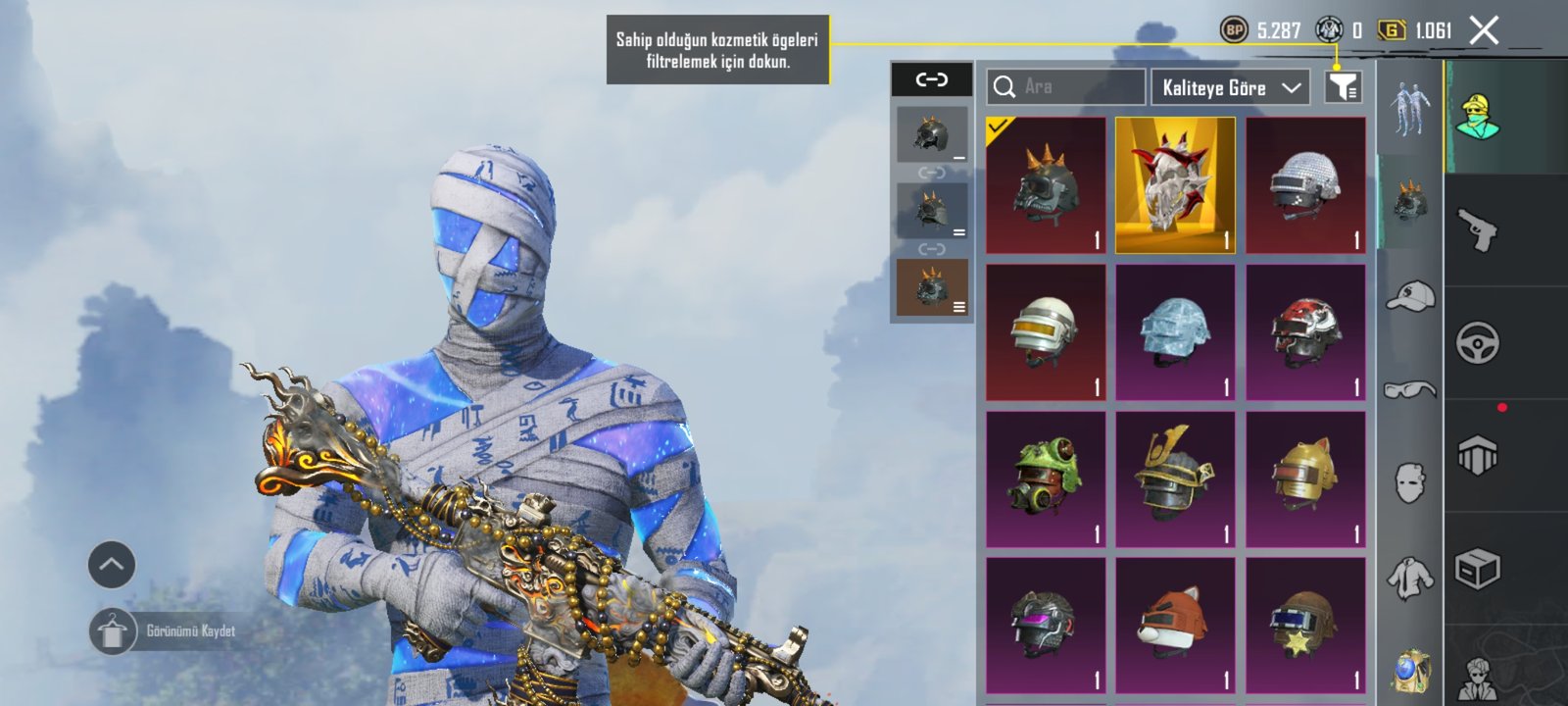Viewport: 1568px width, 706px height.
Task: Open the Kaliteye Göre sort dropdown
Action: pos(1231,87)
